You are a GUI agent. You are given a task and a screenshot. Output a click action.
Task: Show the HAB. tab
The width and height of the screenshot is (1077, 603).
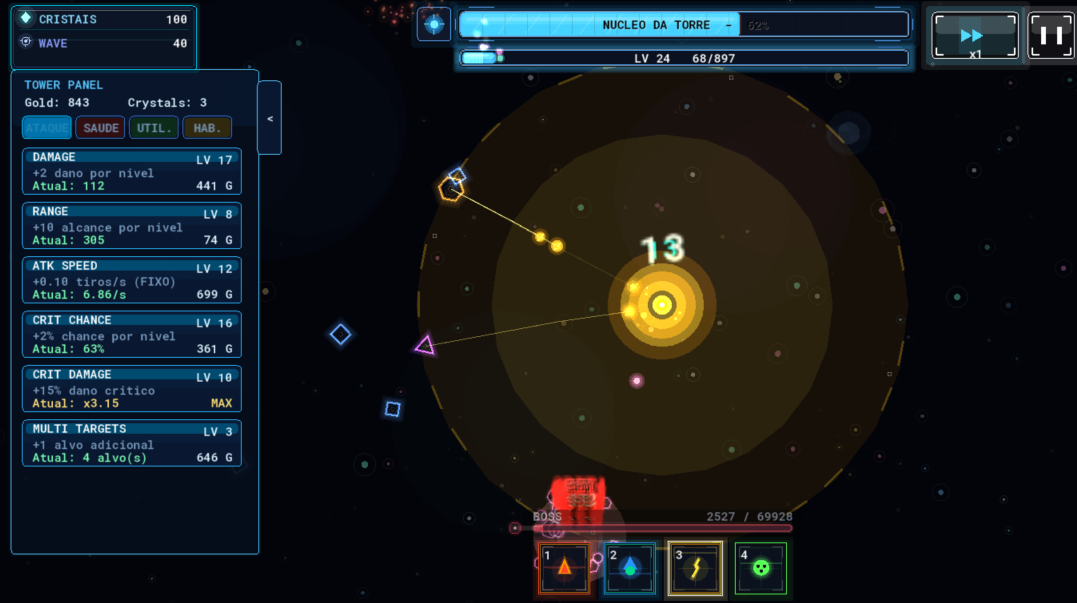click(x=207, y=128)
